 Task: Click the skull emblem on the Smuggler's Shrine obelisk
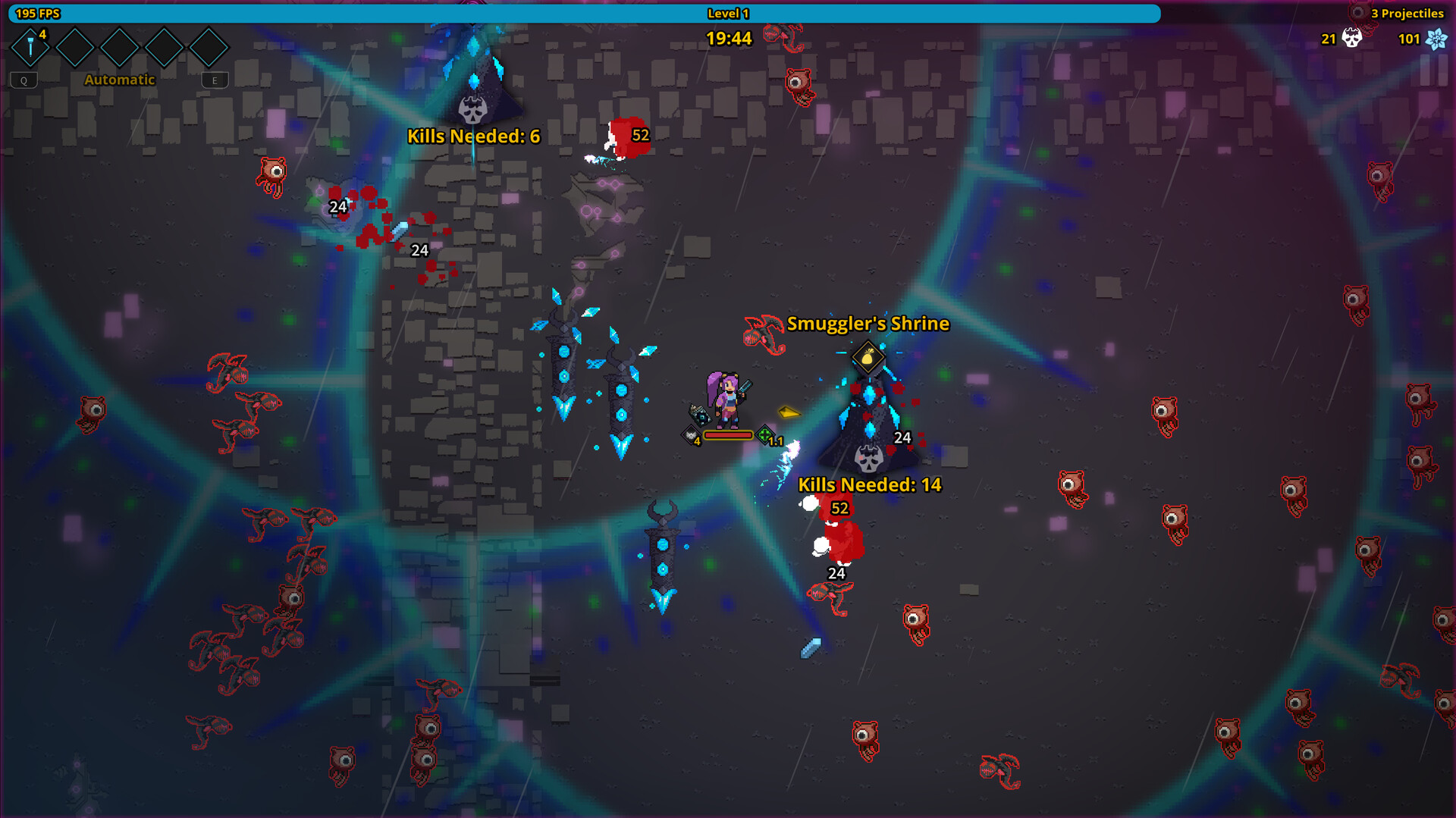(868, 458)
